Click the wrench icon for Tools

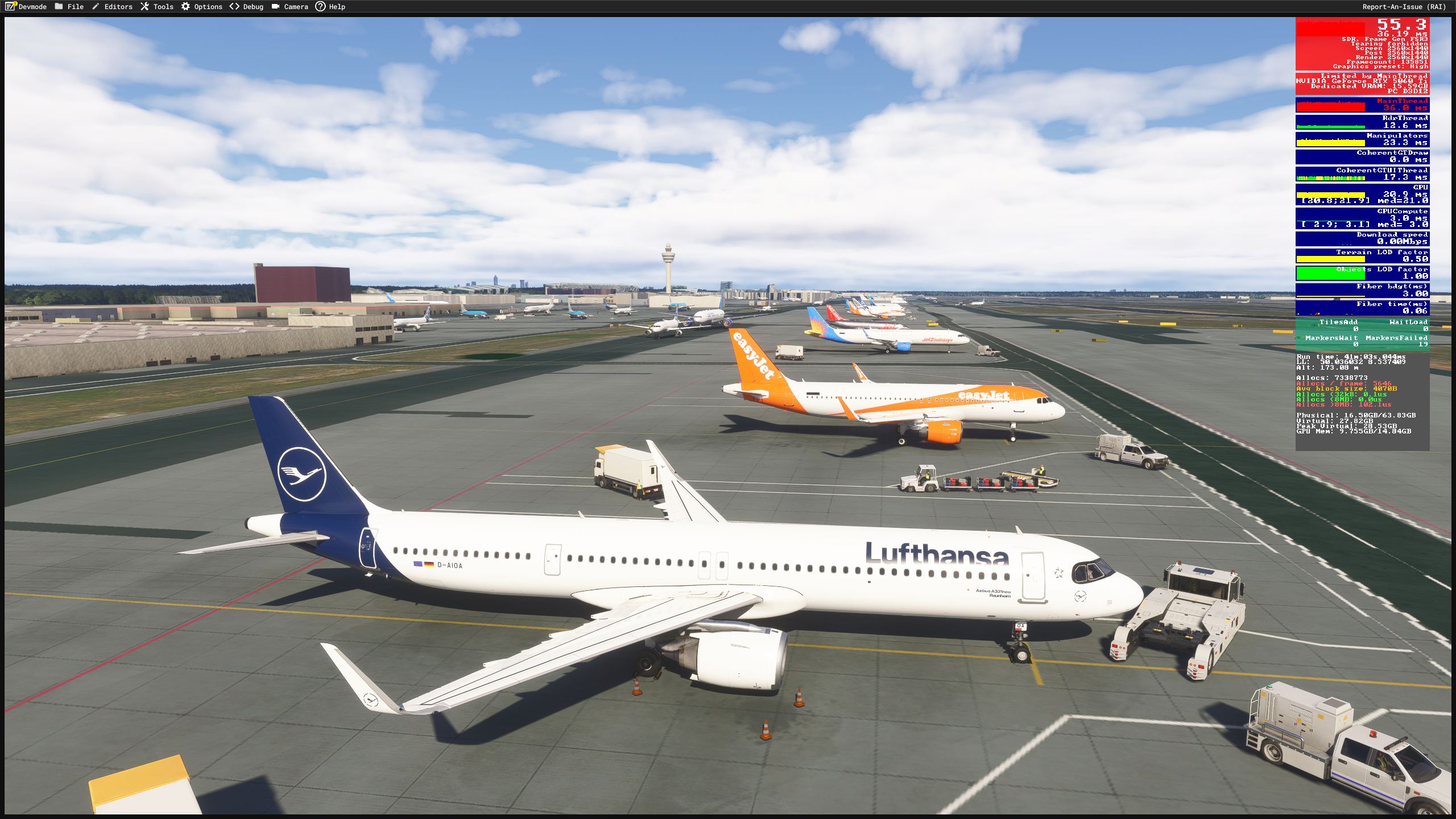[145, 7]
